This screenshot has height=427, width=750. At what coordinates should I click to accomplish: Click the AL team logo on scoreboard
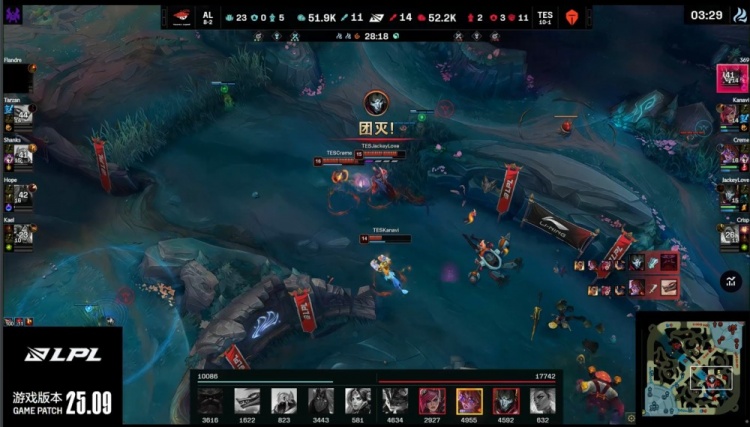(x=179, y=16)
